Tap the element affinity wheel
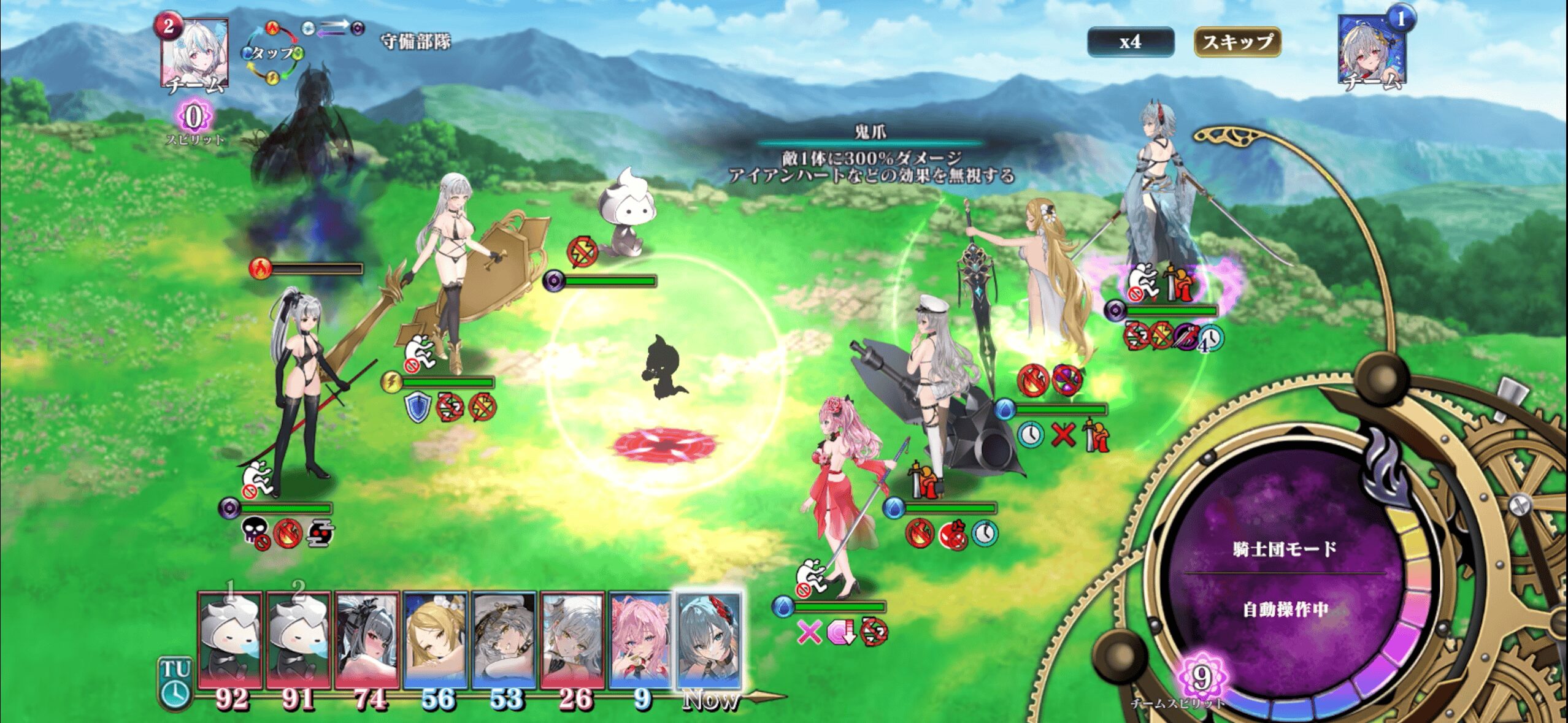Screen dimensions: 1568x723 pyautogui.click(x=272, y=53)
